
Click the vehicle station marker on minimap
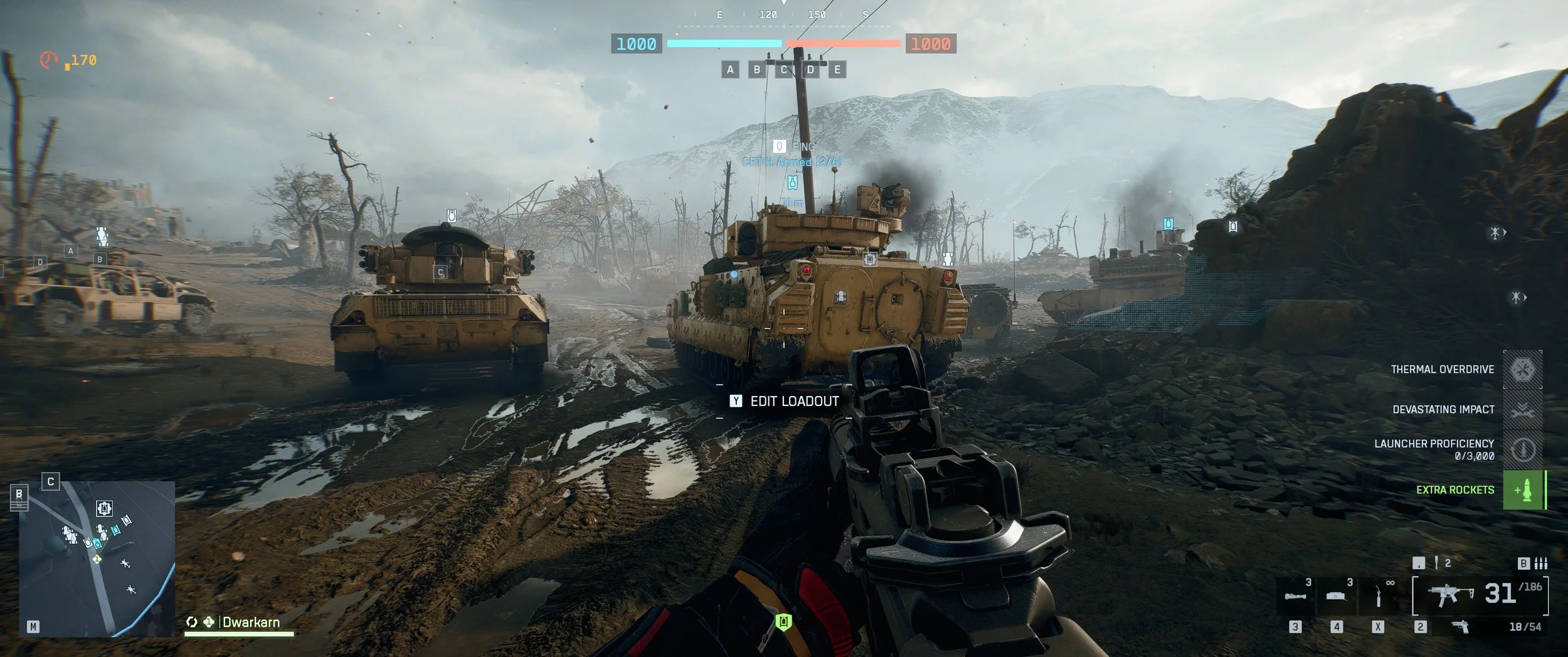(104, 508)
